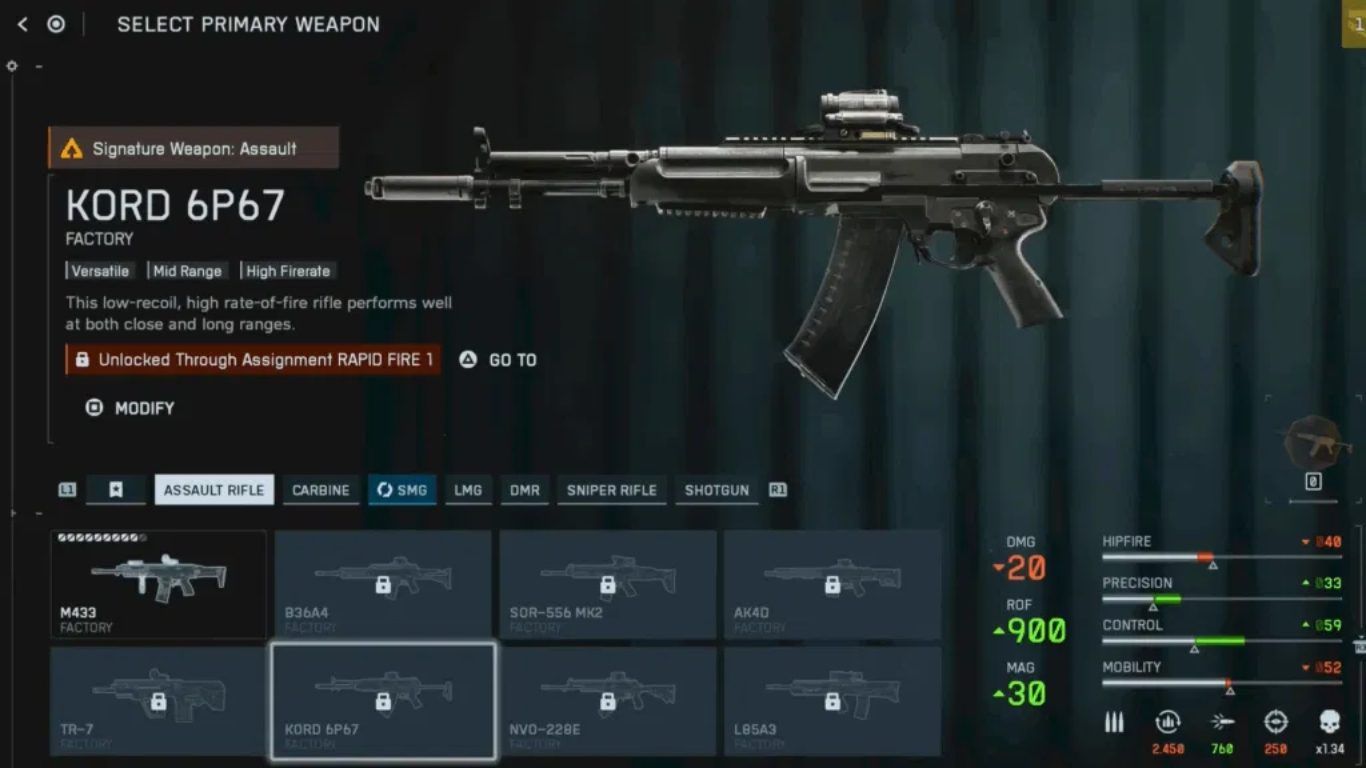
Task: Click the weapon preview thumbnail on right
Action: click(x=1318, y=443)
